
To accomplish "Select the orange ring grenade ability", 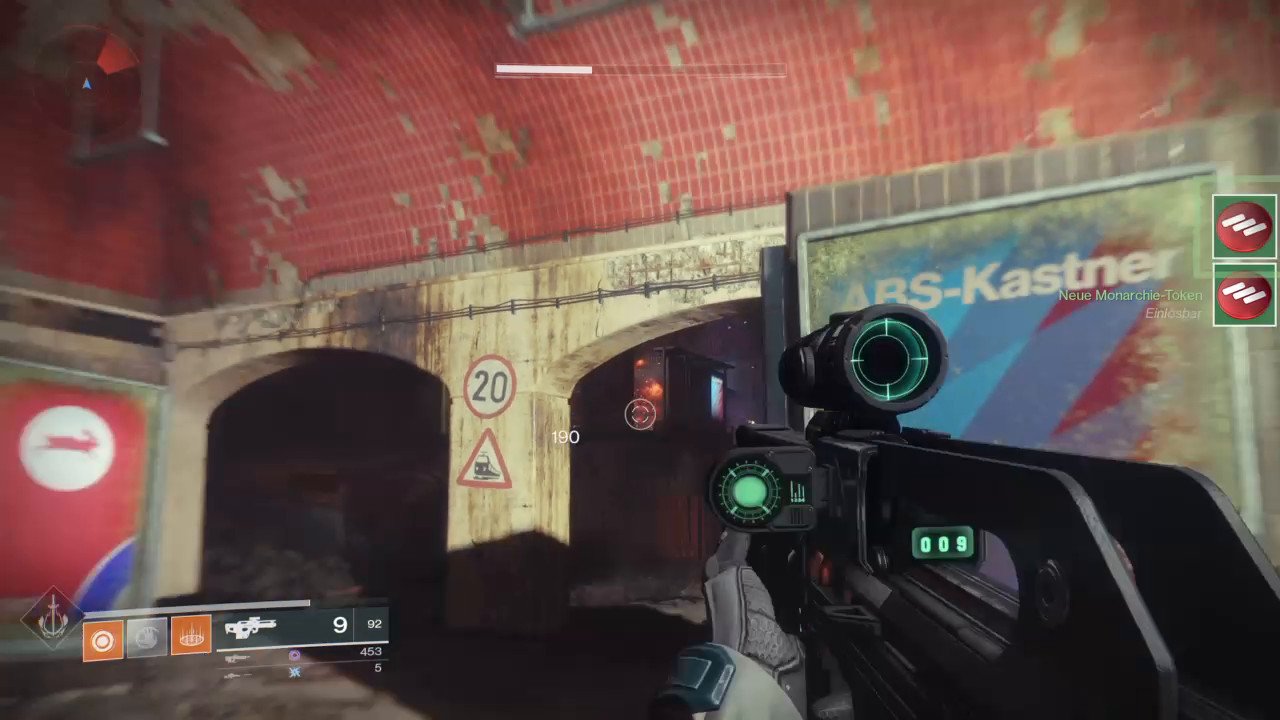I will click(103, 637).
